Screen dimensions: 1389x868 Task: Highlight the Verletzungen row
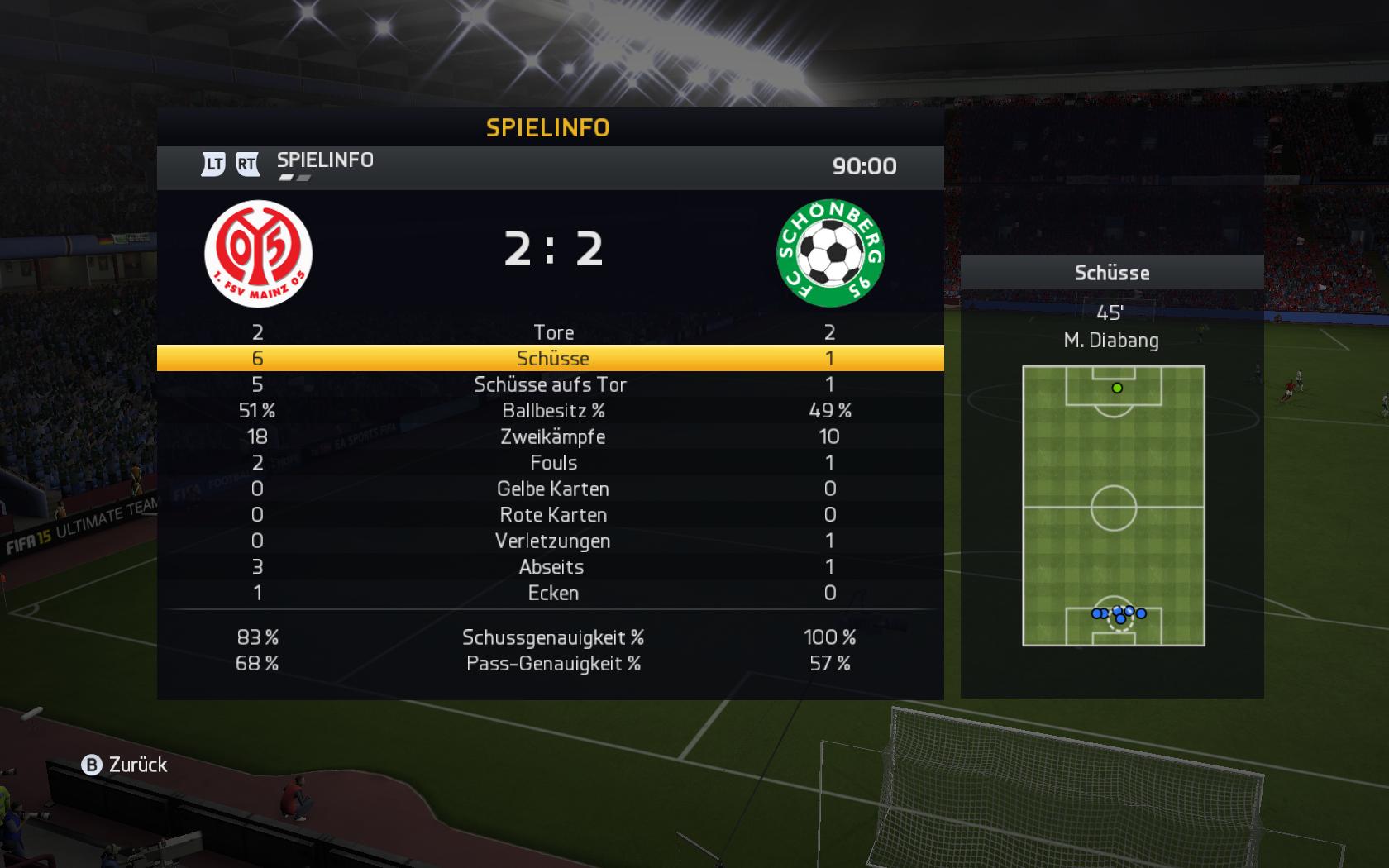pyautogui.click(x=552, y=541)
